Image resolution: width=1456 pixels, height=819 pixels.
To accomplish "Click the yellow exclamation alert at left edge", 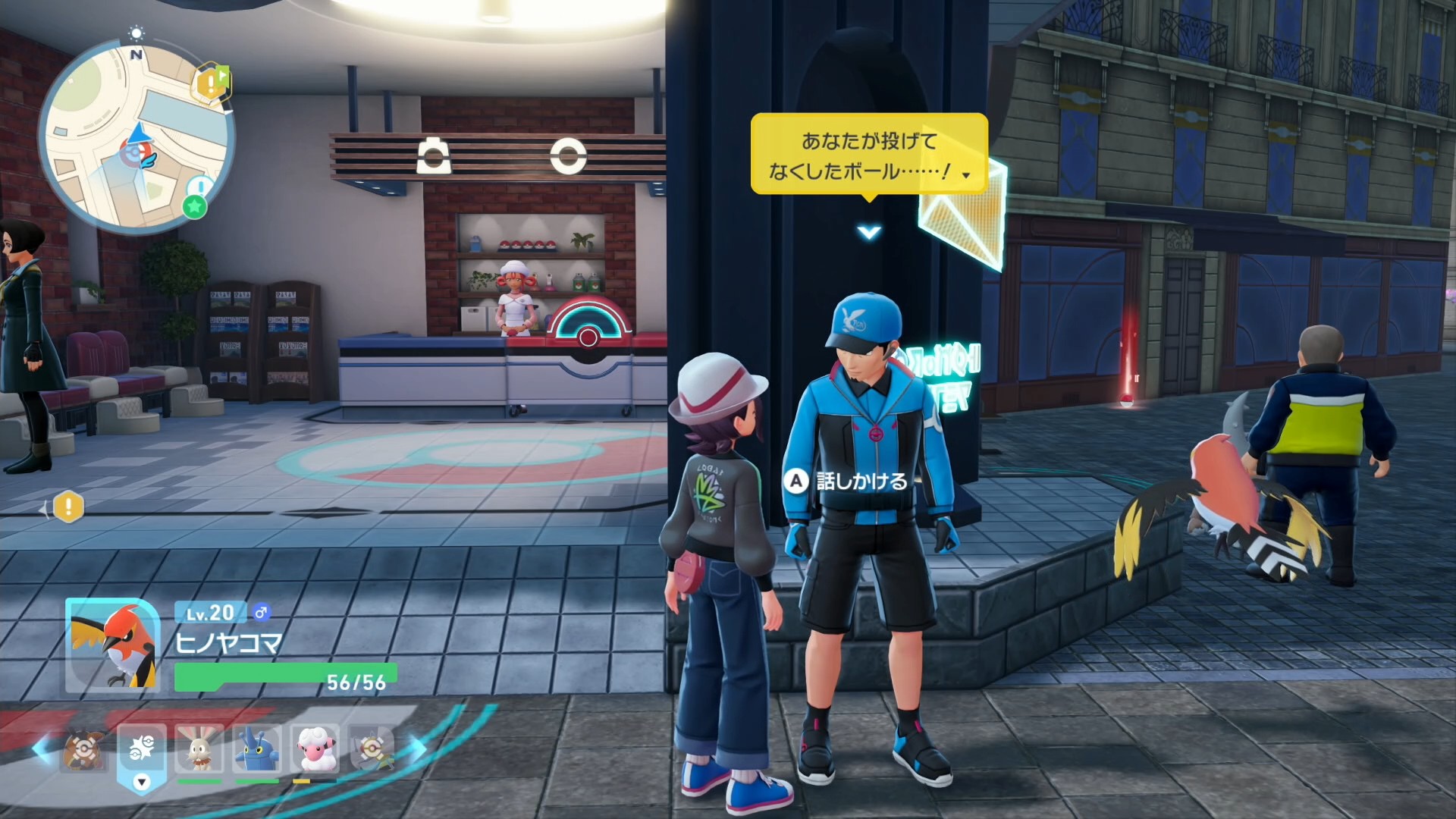I will (x=68, y=507).
